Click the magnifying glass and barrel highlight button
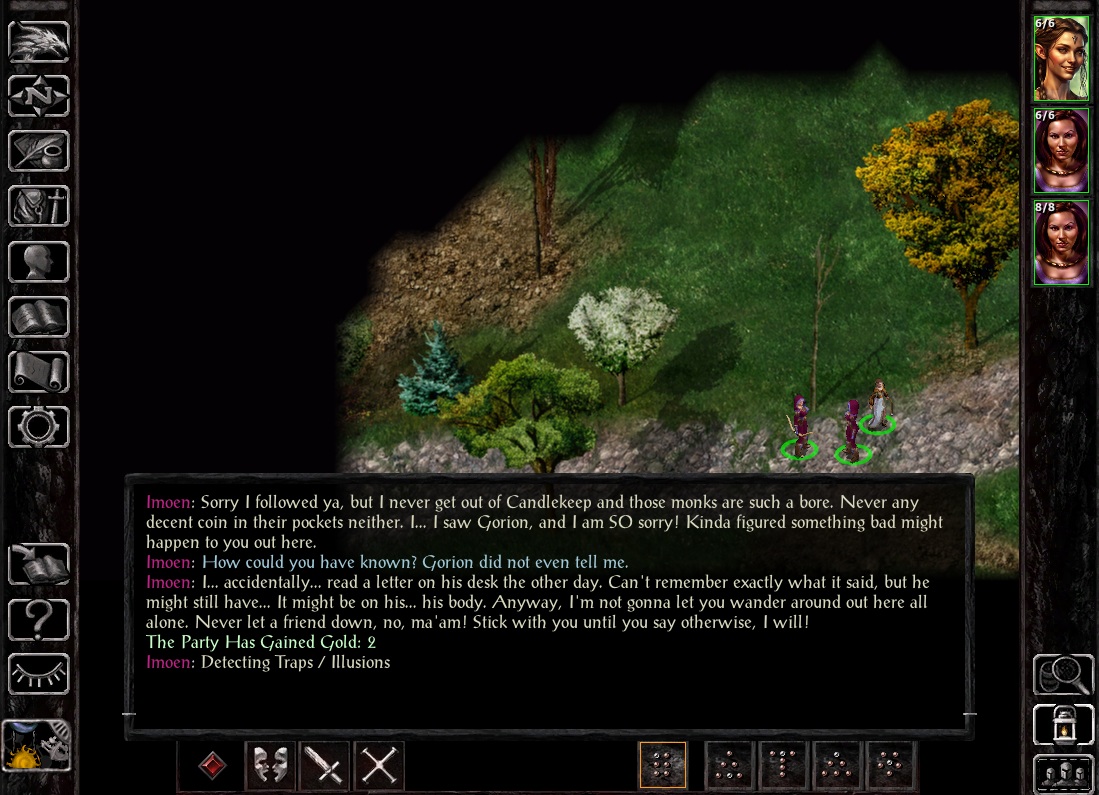This screenshot has height=795, width=1099. pos(1062,675)
